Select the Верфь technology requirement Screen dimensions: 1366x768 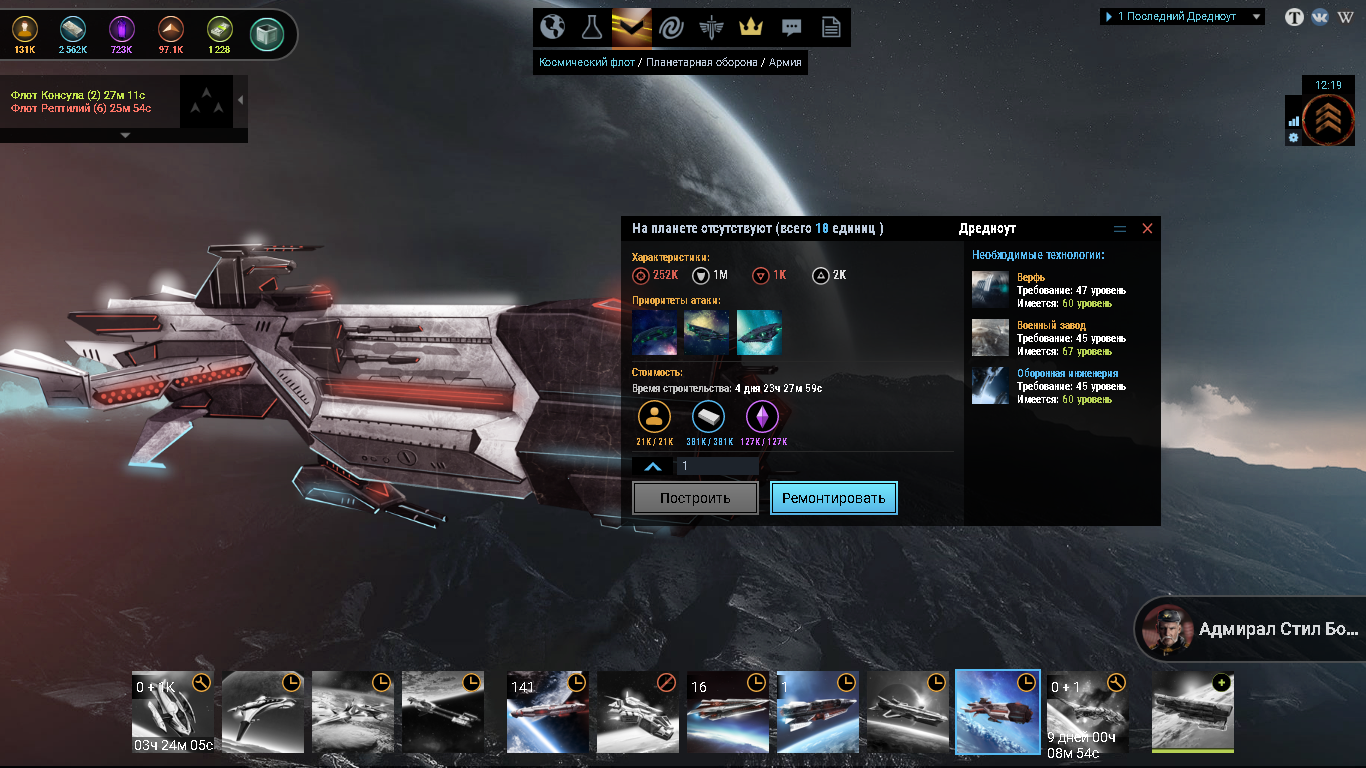[1031, 278]
